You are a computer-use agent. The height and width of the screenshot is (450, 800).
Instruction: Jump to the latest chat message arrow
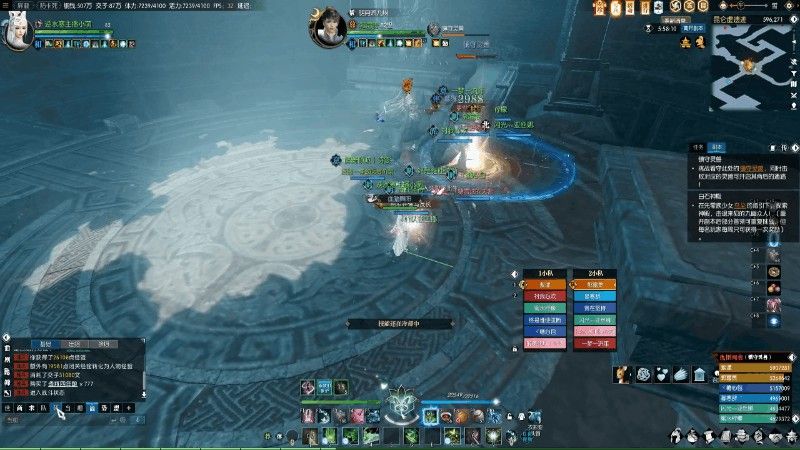coord(143,394)
